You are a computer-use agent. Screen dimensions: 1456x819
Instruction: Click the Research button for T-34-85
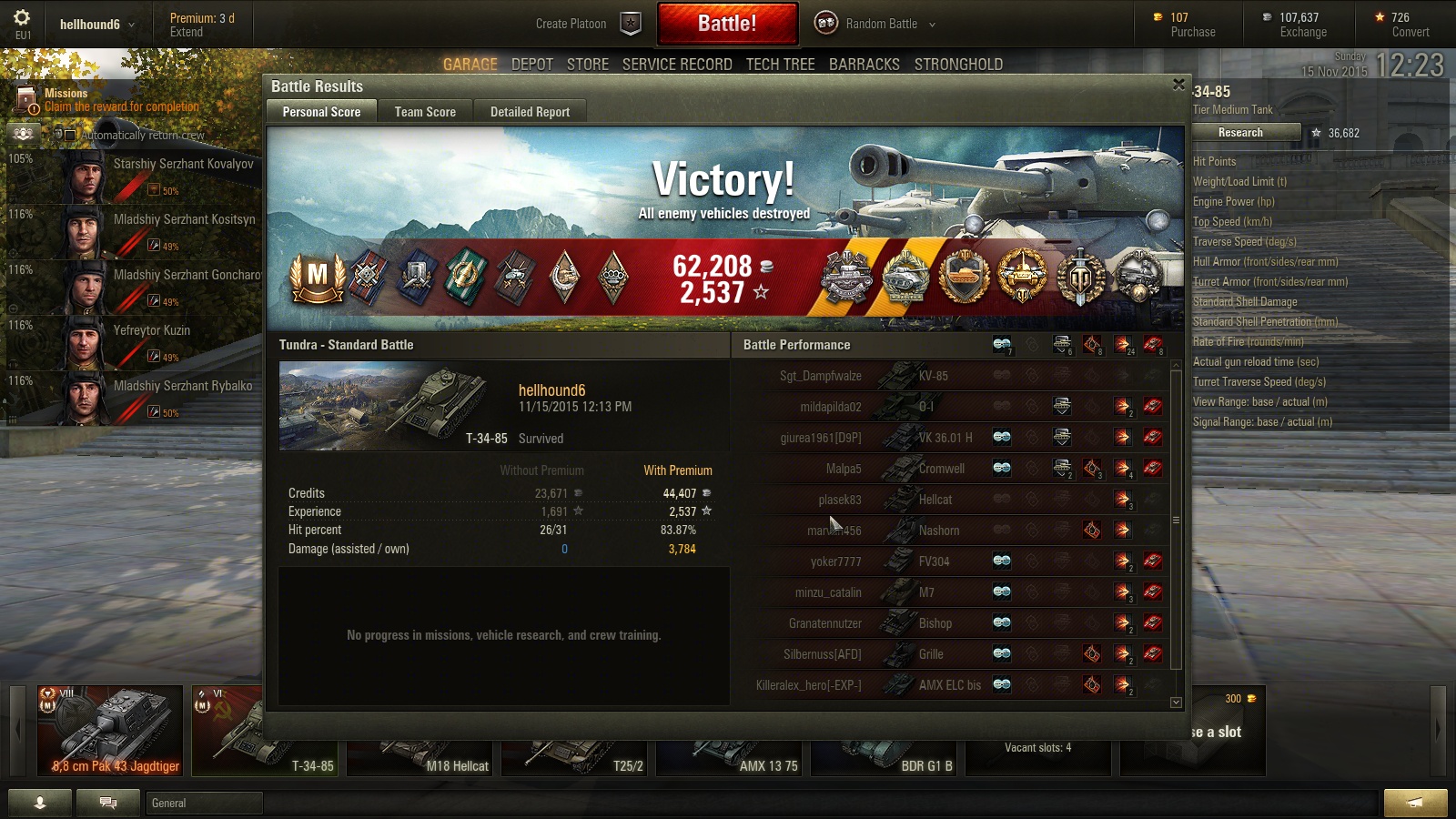click(1240, 133)
